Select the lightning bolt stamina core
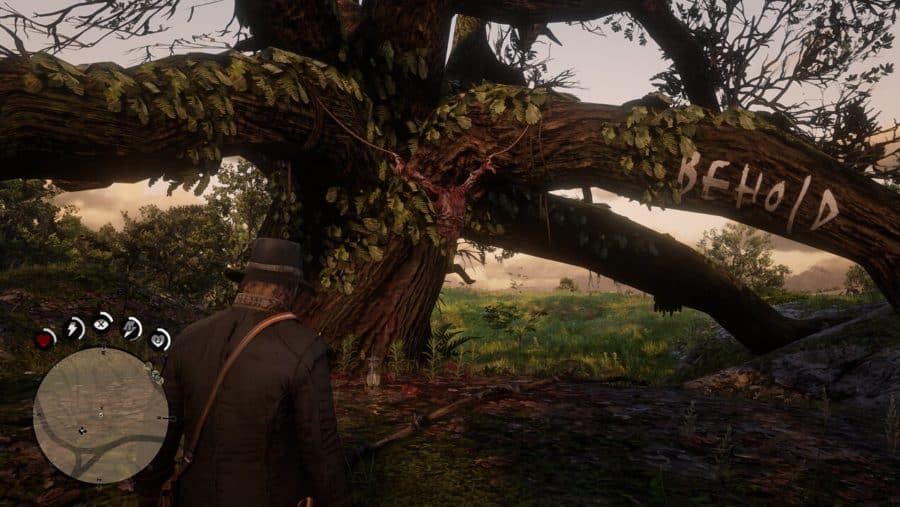Screen dimensions: 900x507 click(74, 327)
